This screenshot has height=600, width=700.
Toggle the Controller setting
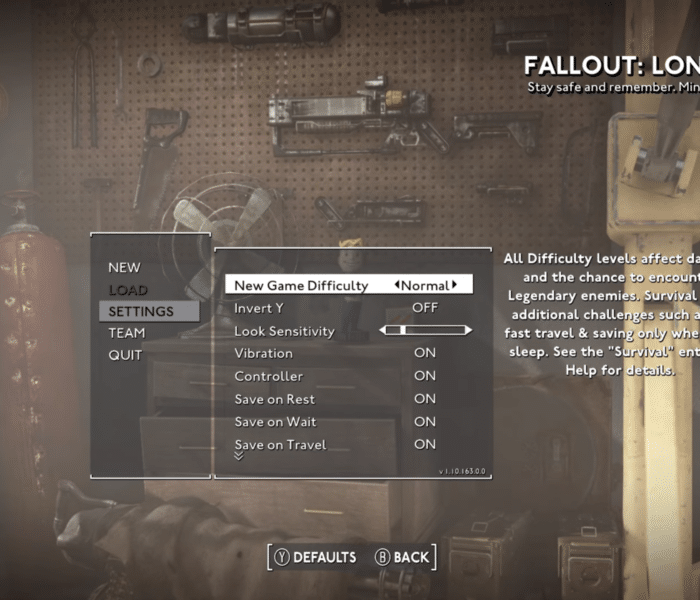pos(425,376)
